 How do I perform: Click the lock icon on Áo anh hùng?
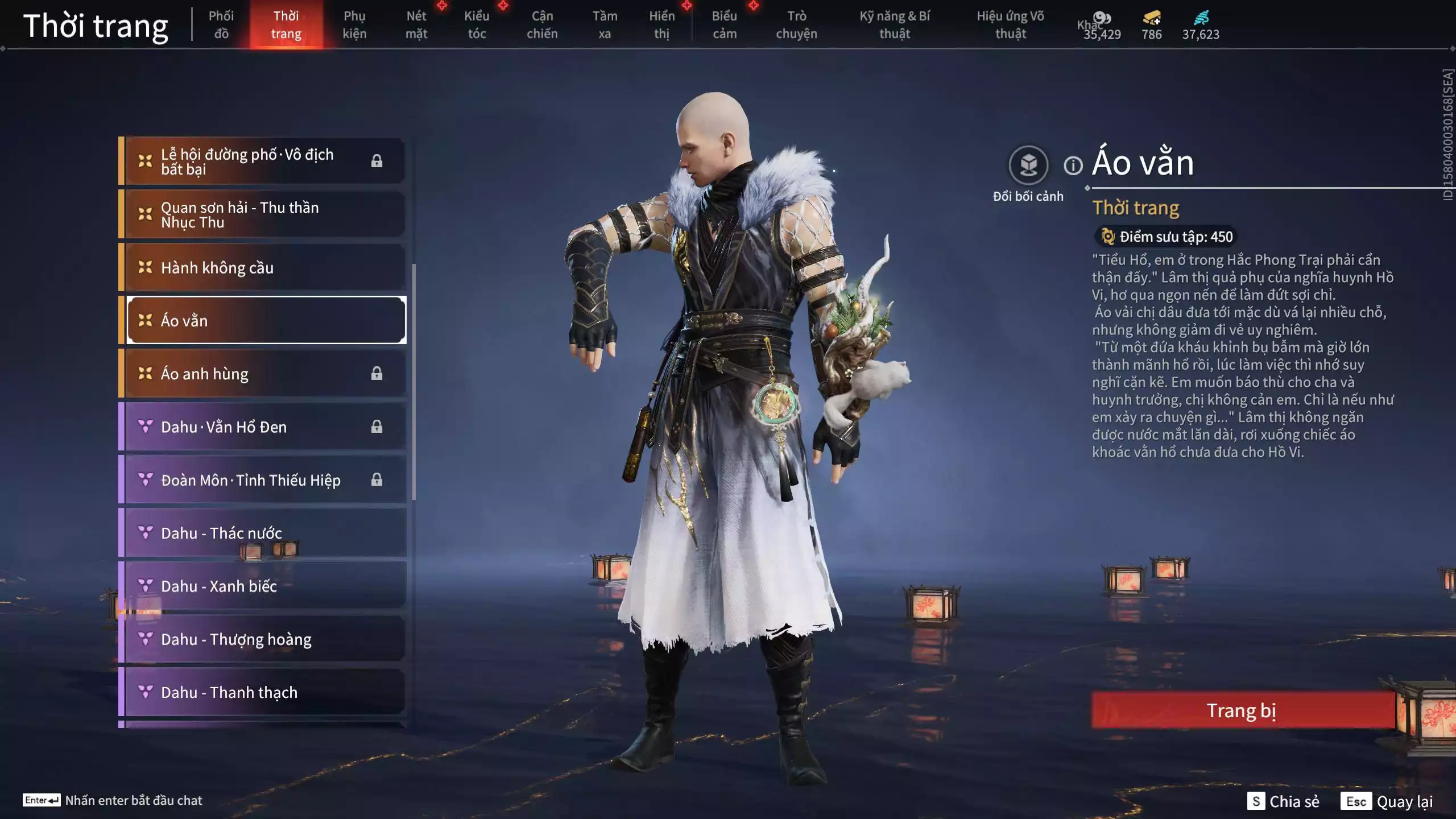click(x=377, y=373)
